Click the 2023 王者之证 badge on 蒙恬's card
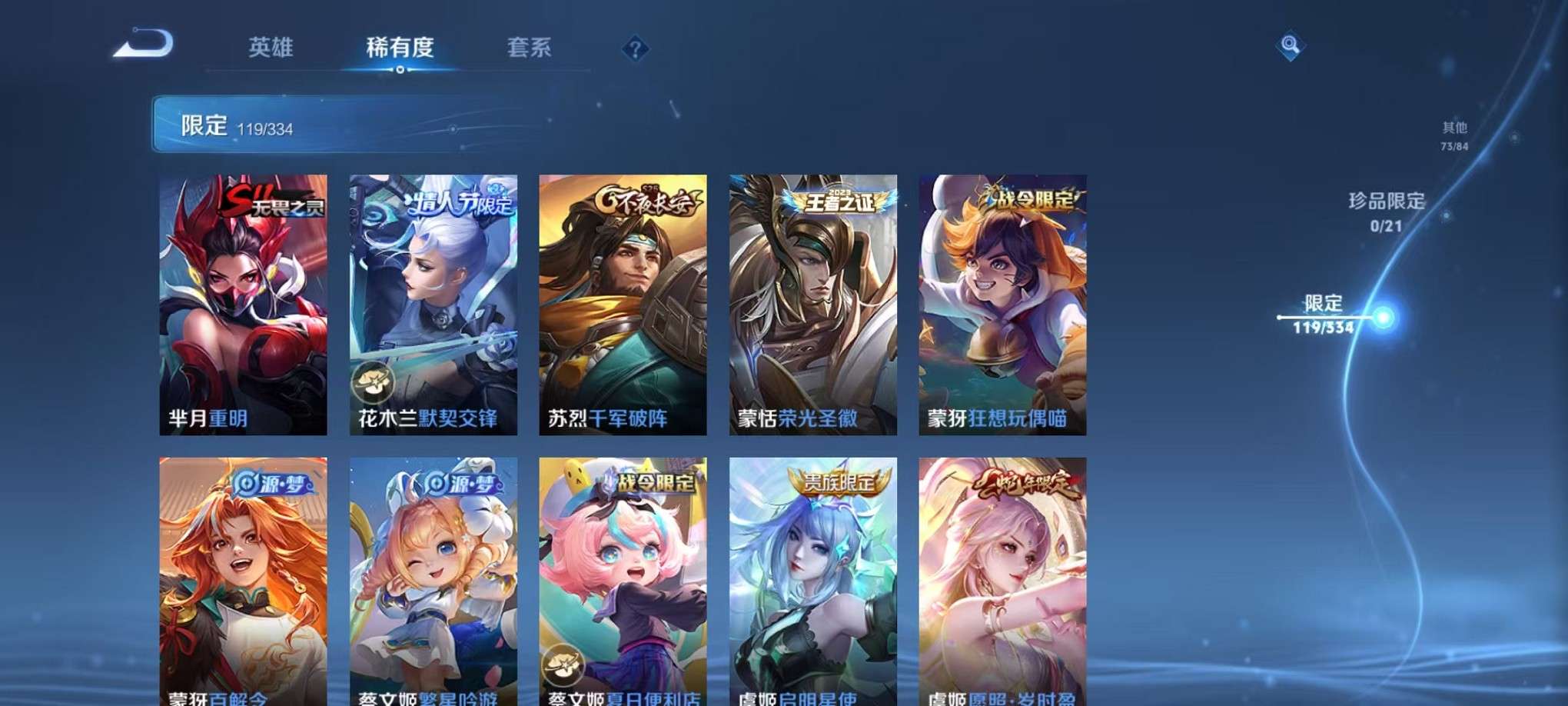This screenshot has height=706, width=1568. click(834, 201)
